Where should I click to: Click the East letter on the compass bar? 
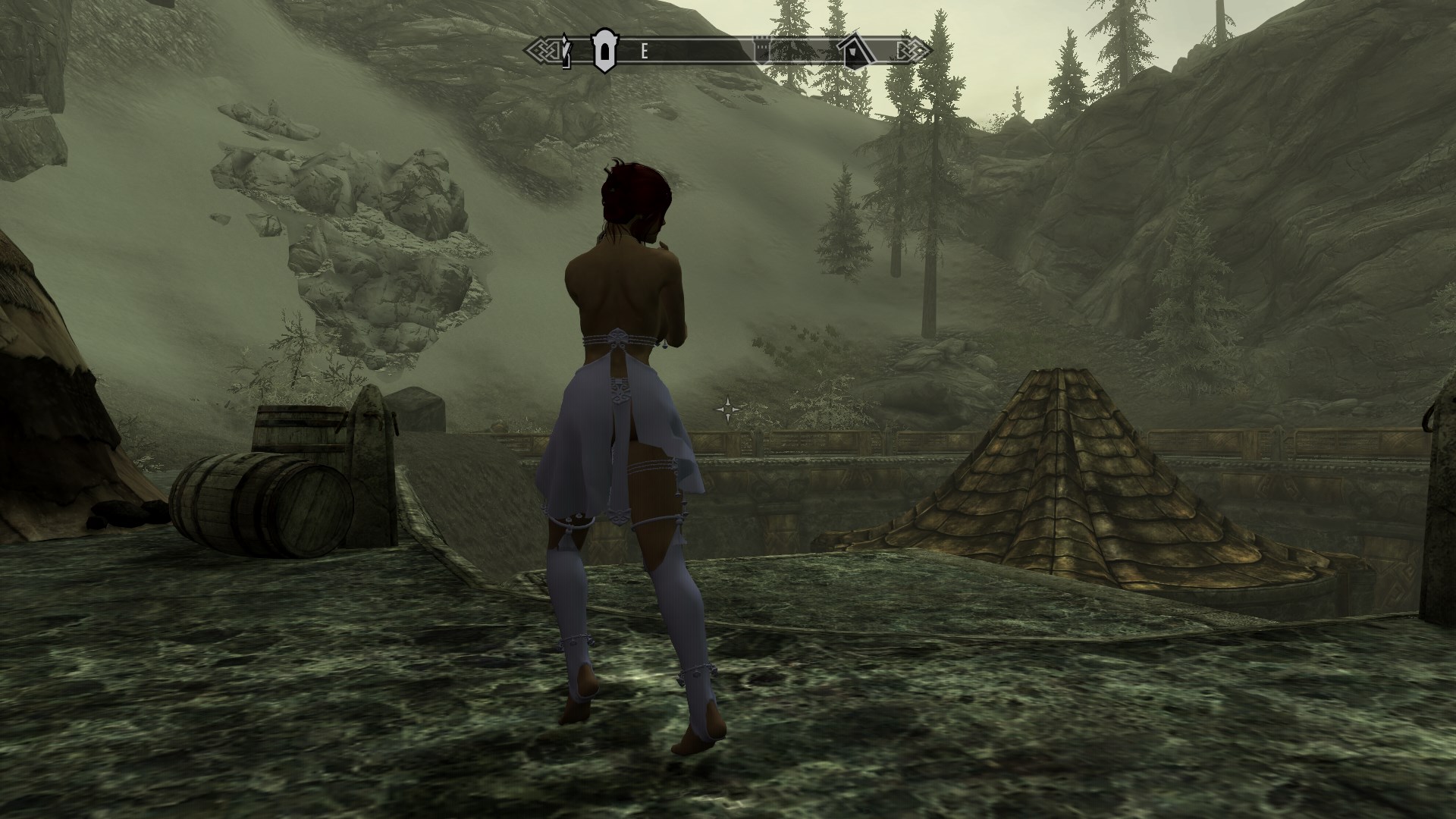[x=645, y=52]
